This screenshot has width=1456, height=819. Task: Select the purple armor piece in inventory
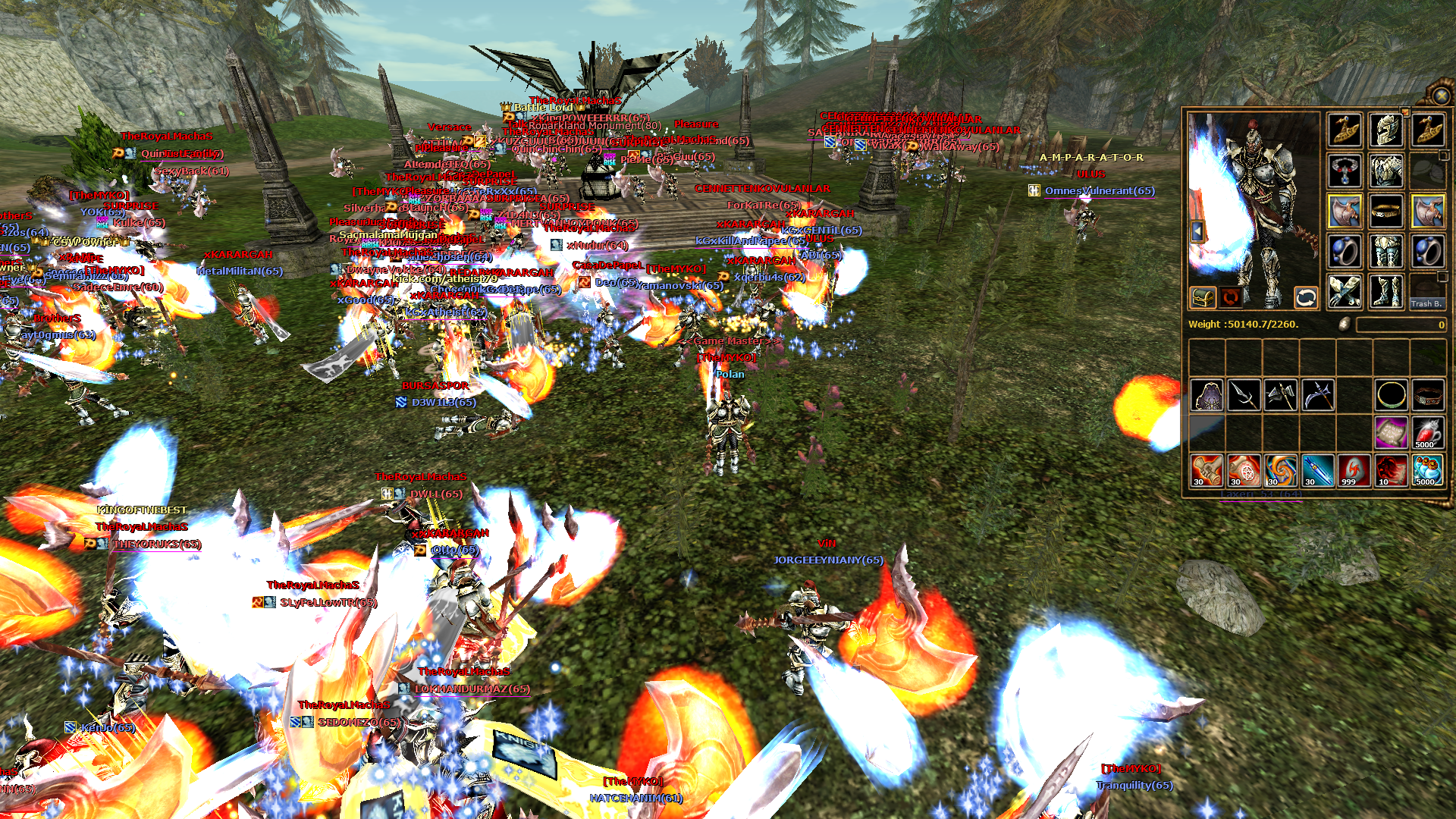click(1207, 395)
